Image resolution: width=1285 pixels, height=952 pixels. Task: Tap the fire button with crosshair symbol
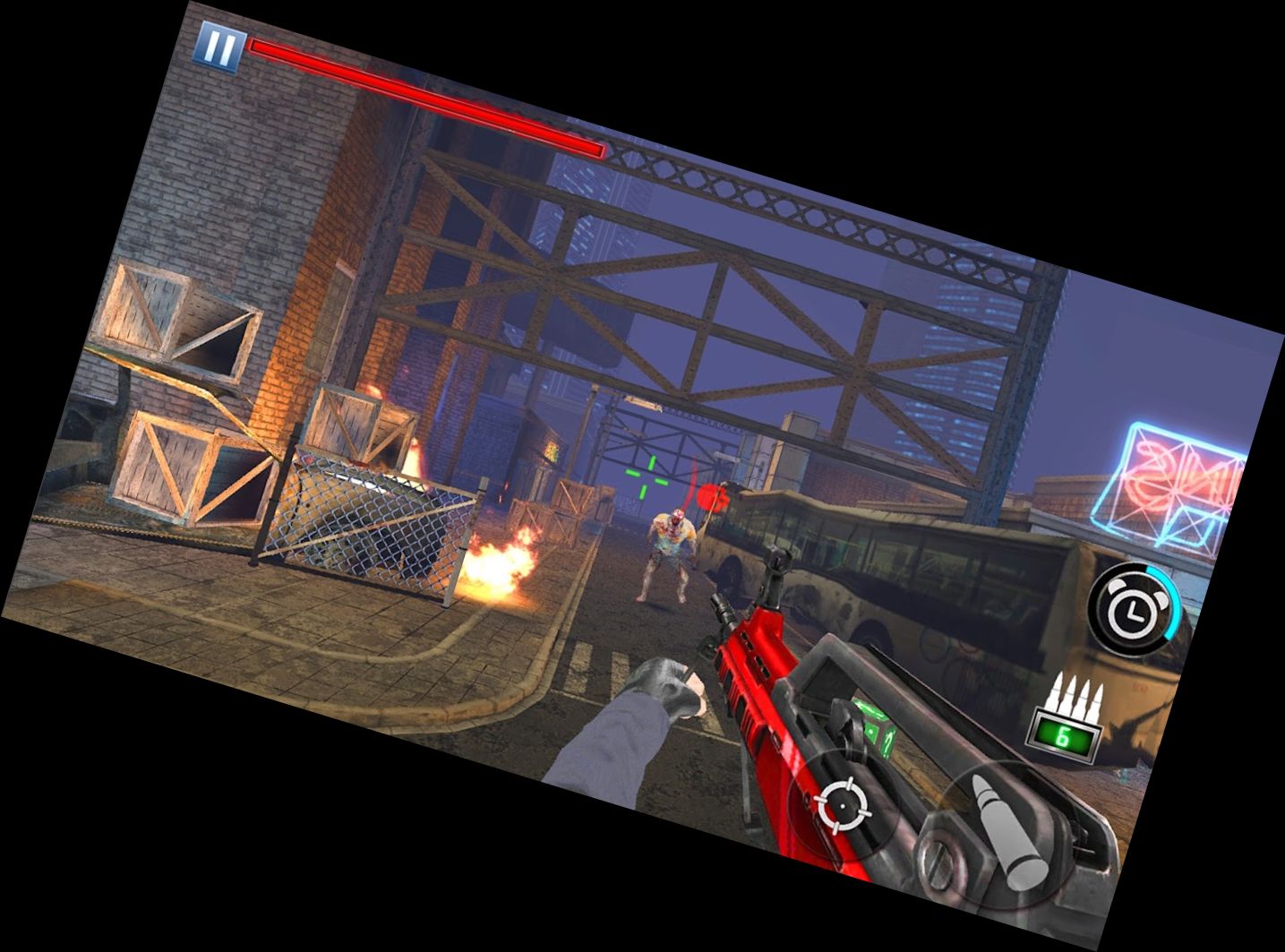click(843, 805)
